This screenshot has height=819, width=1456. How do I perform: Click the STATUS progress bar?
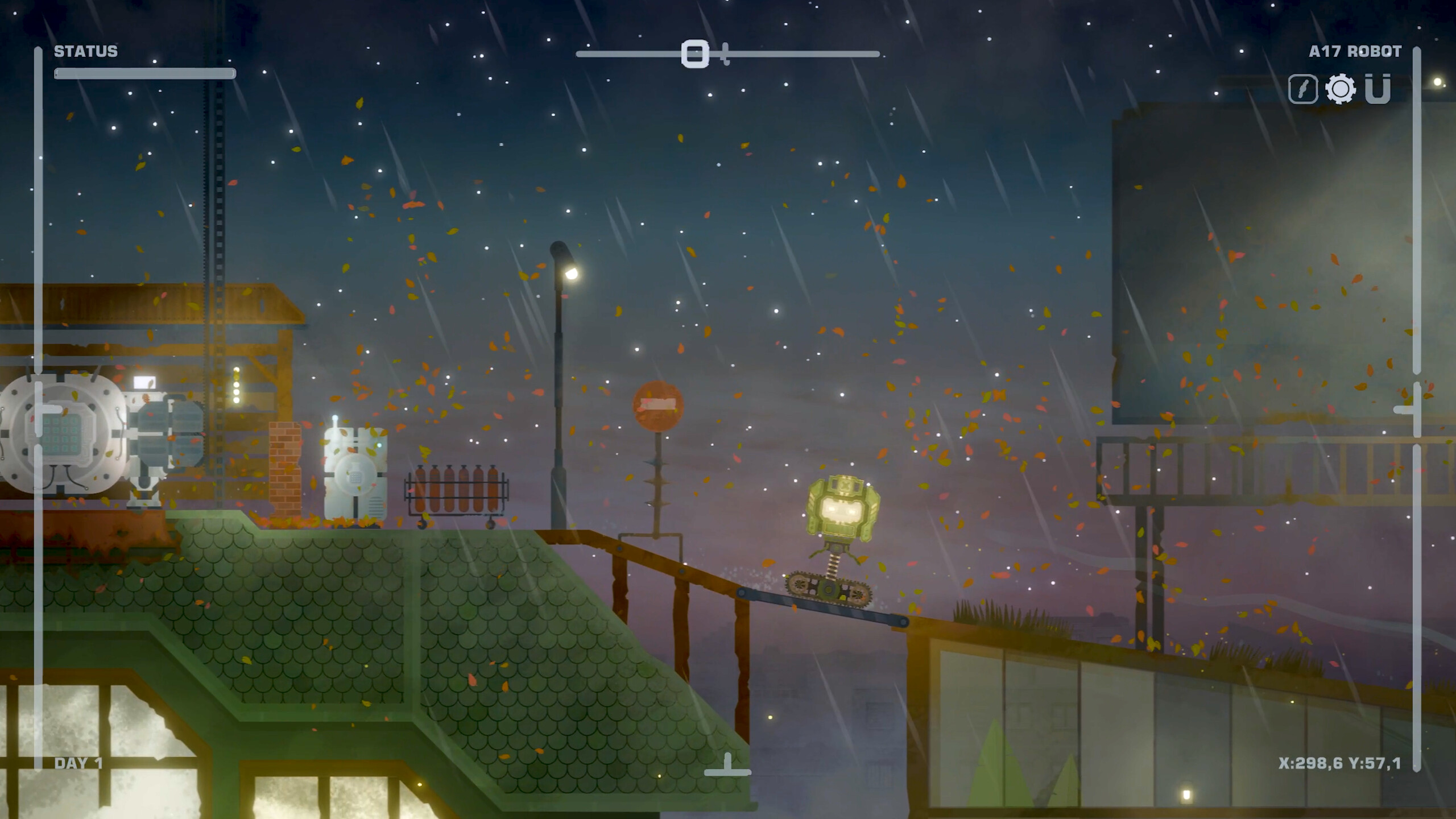[x=145, y=73]
